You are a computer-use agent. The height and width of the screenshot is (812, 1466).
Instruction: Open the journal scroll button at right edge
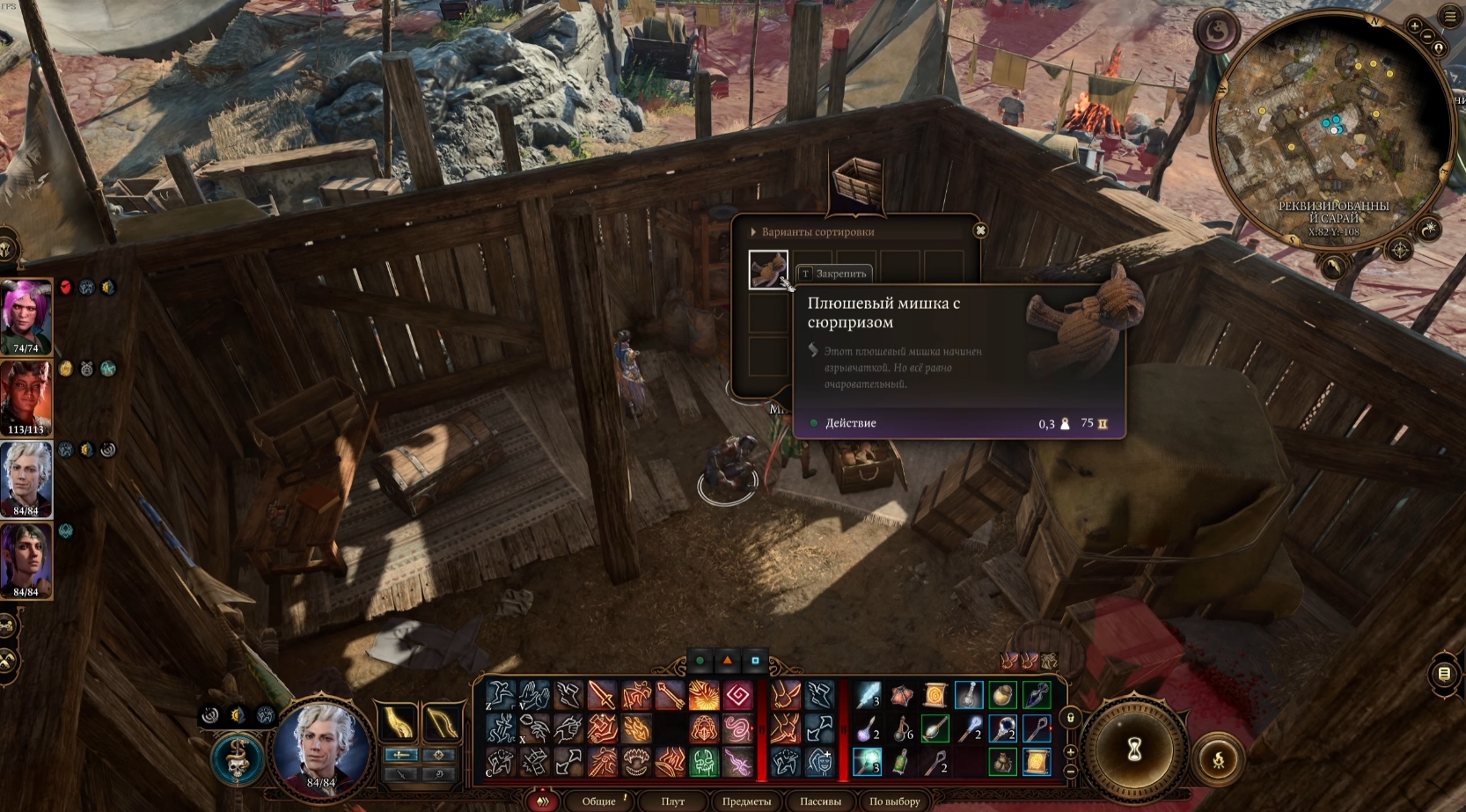click(x=1444, y=674)
